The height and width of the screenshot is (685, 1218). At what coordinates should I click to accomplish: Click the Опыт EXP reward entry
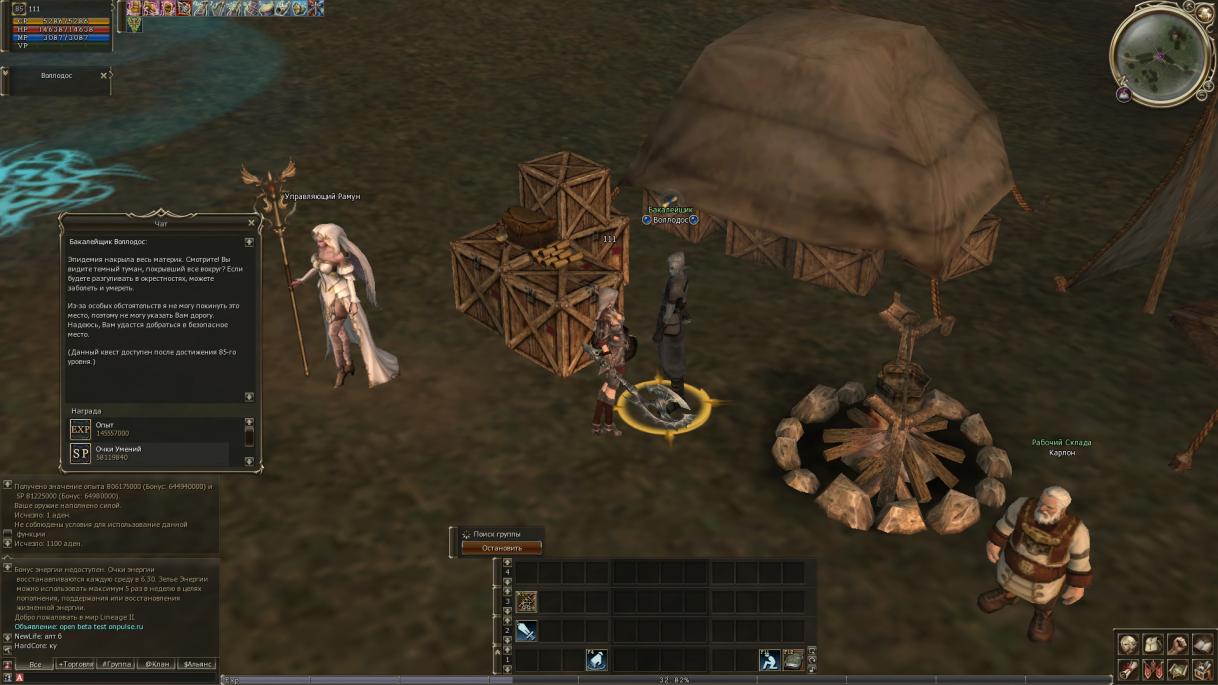[x=150, y=429]
